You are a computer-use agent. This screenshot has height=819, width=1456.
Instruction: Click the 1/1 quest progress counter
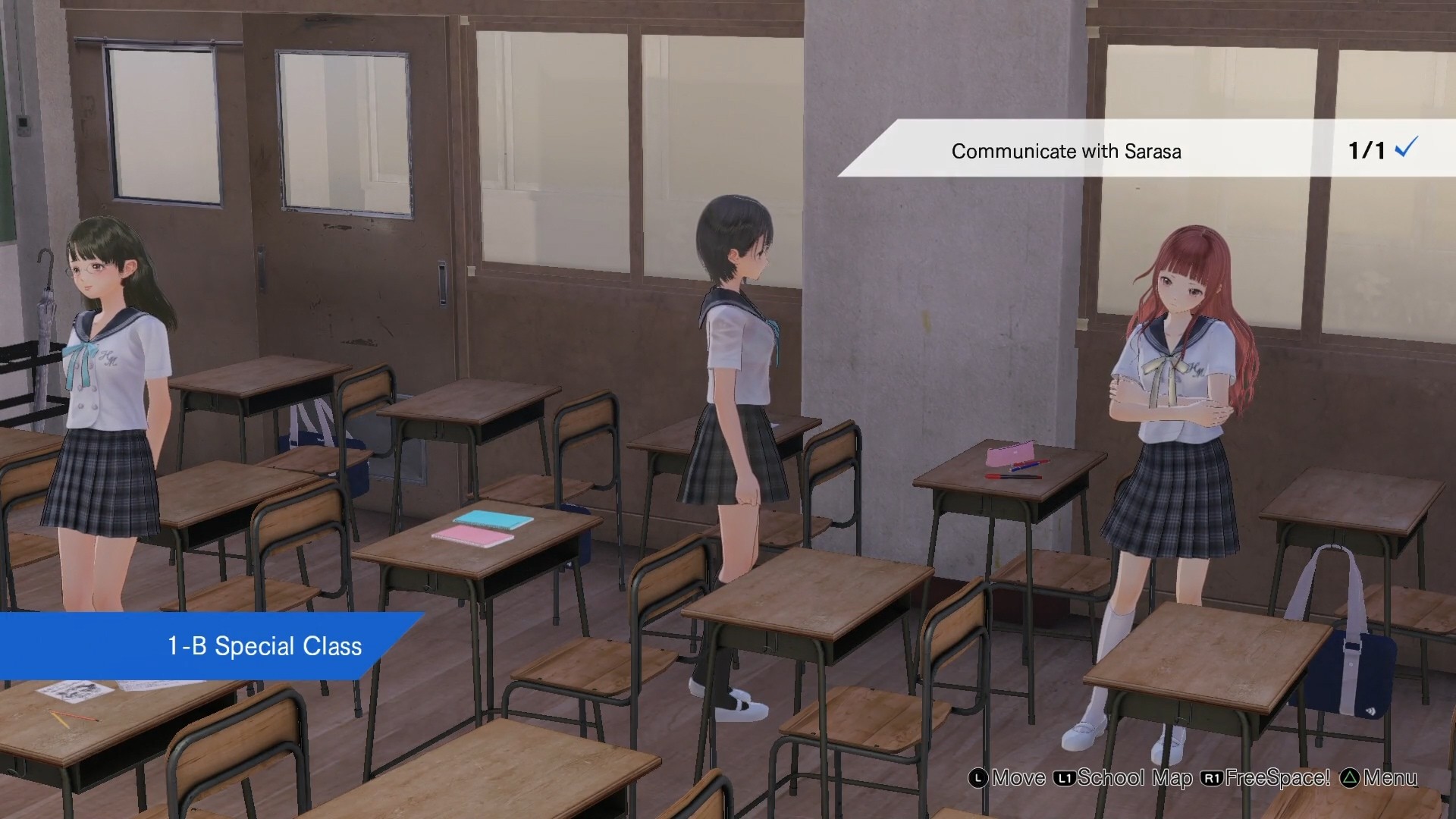[1365, 150]
